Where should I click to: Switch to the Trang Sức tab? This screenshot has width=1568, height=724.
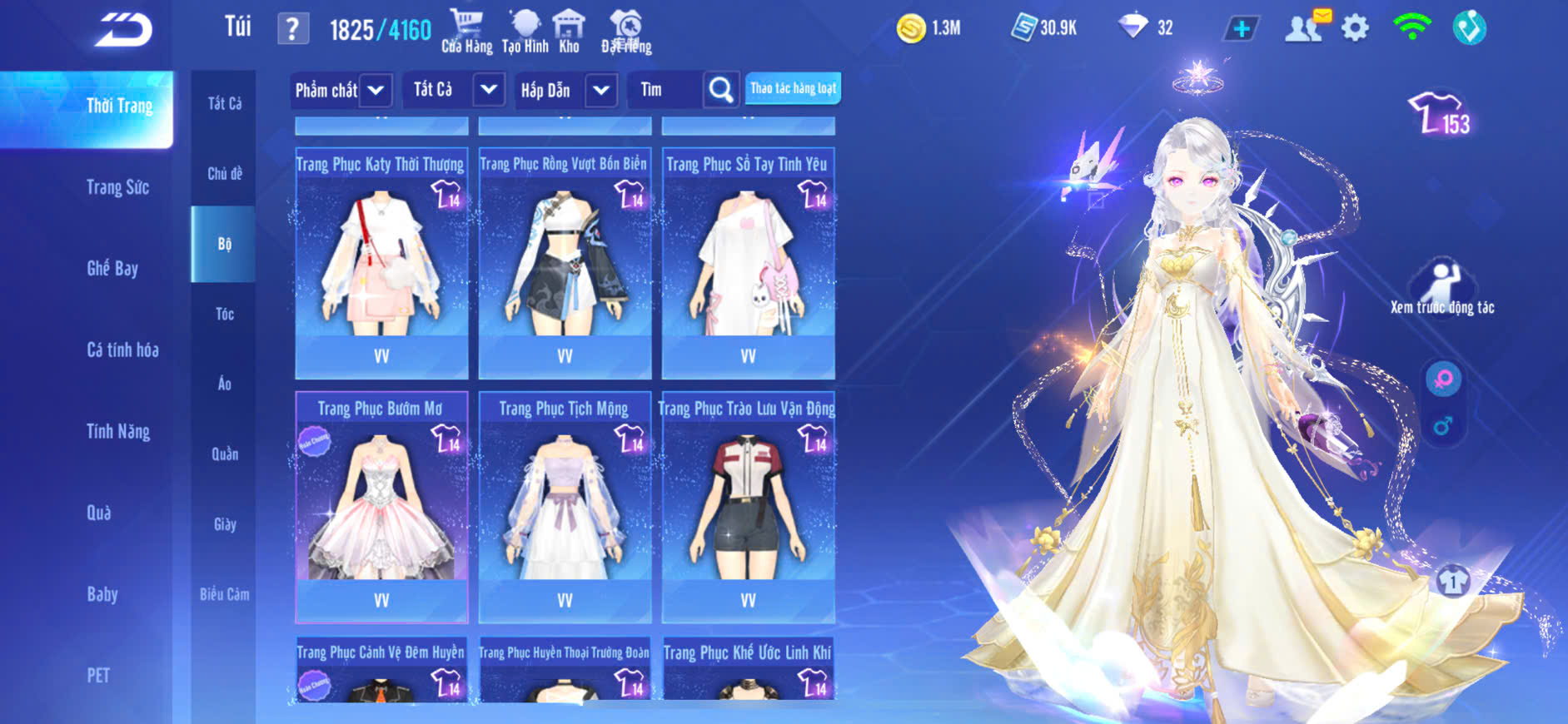pos(117,187)
